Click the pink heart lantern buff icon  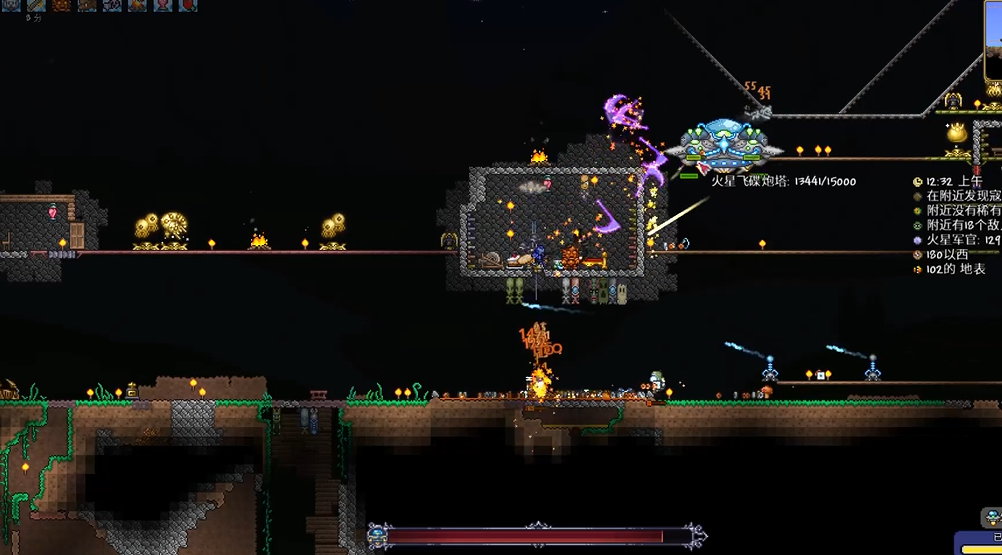click(x=163, y=4)
